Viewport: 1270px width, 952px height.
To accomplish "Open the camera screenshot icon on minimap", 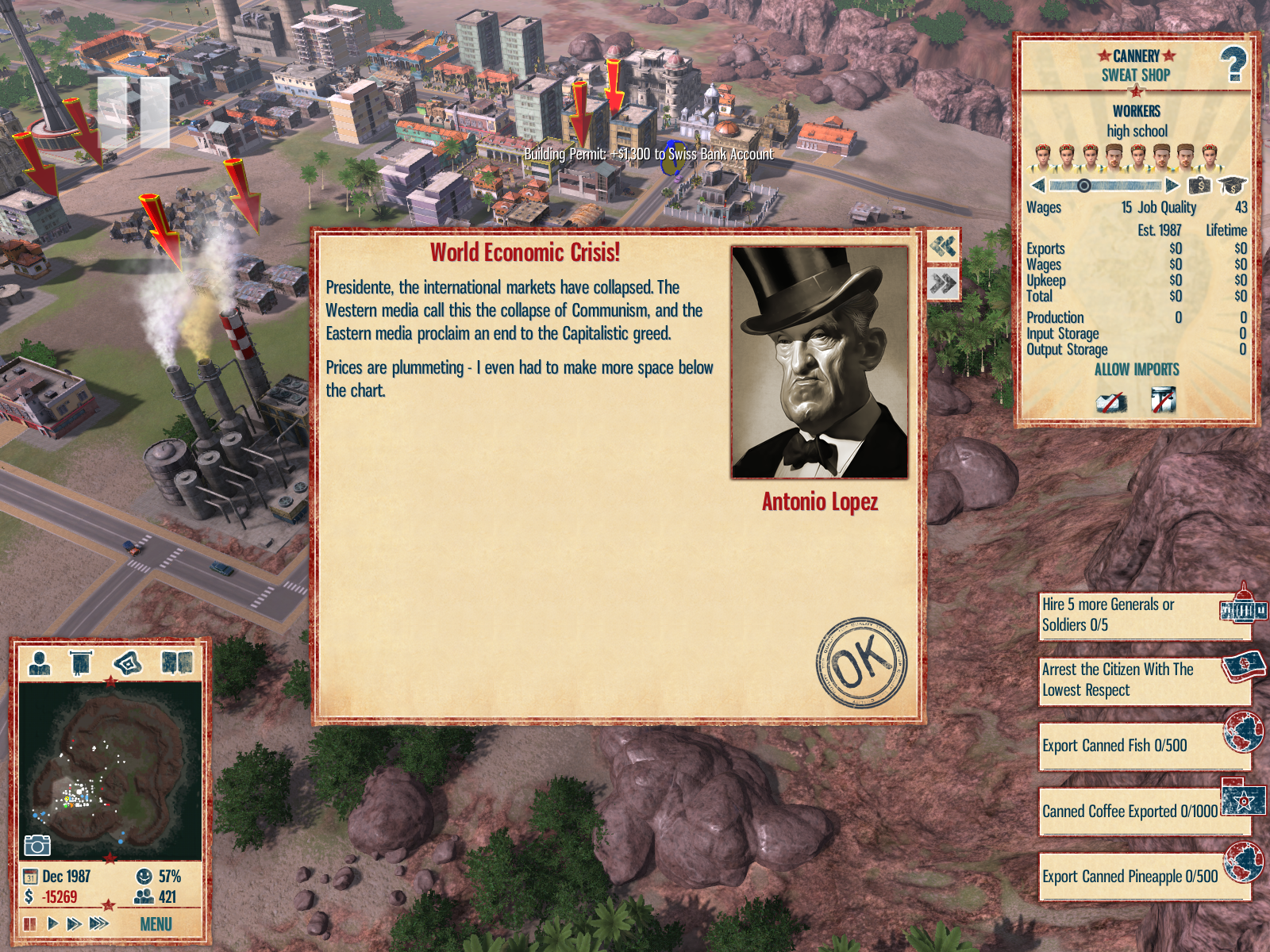I will point(37,845).
